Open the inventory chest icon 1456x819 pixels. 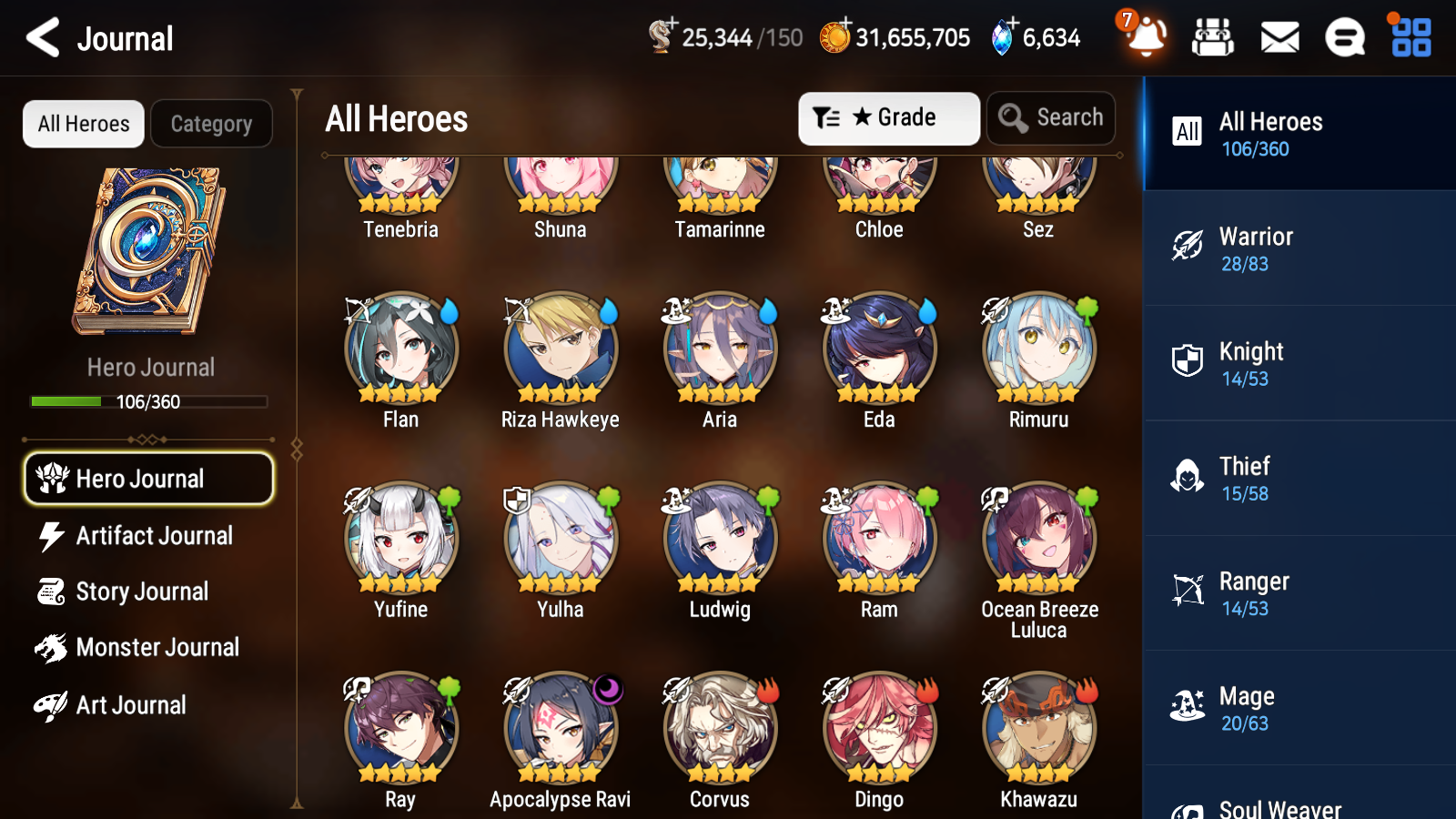click(1213, 38)
